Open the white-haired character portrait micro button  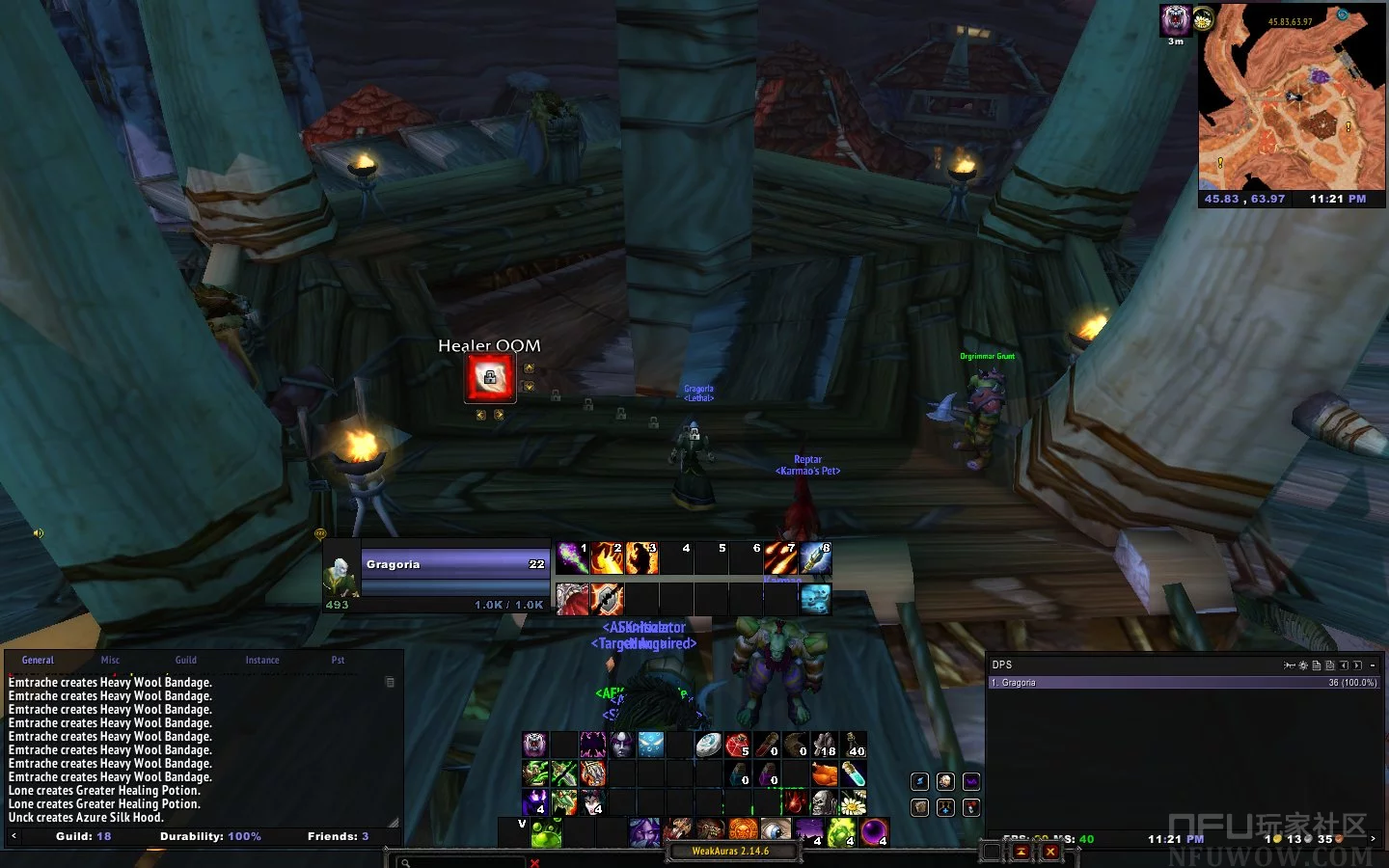click(945, 781)
